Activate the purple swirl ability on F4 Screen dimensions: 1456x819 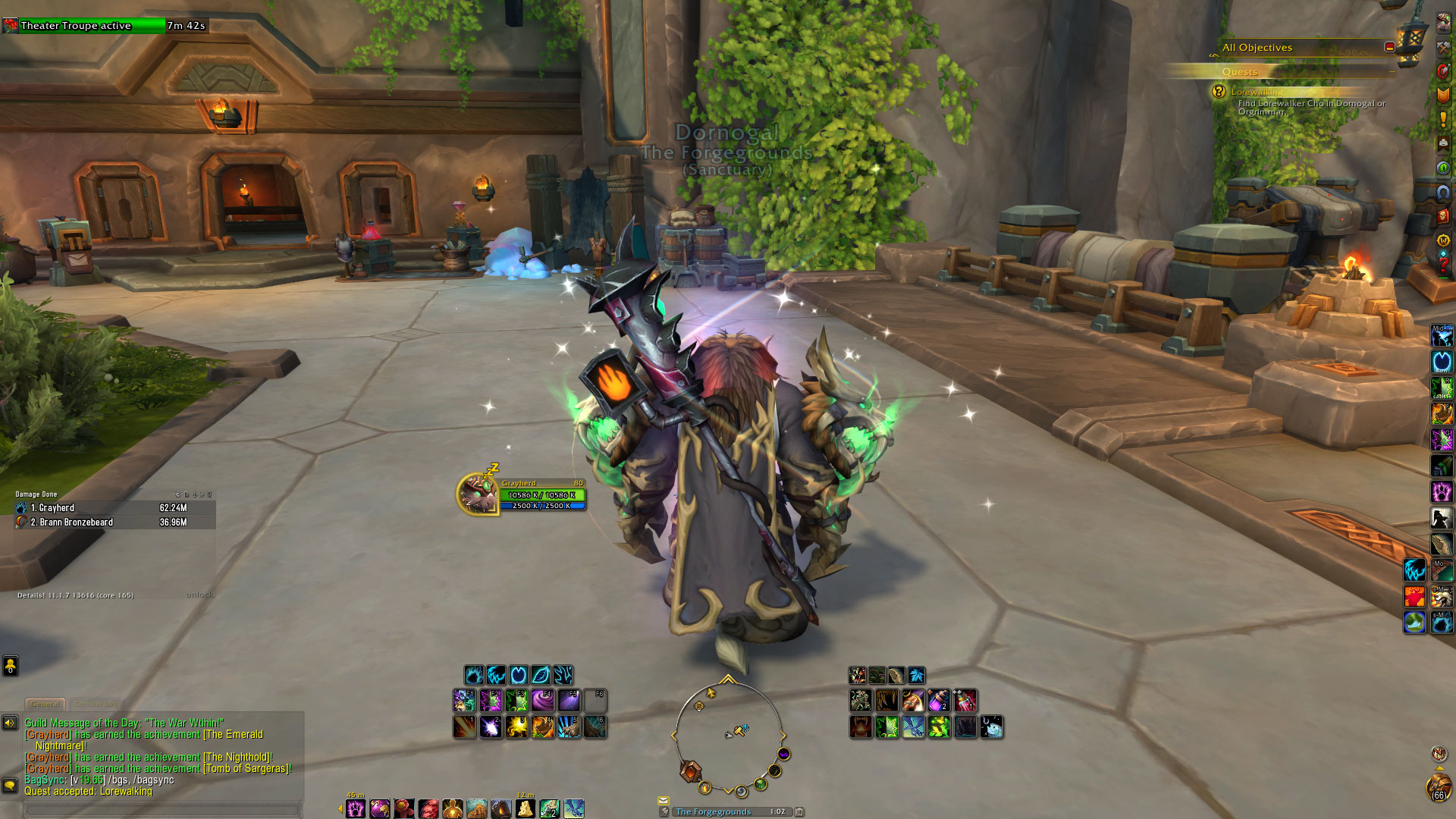pyautogui.click(x=542, y=701)
